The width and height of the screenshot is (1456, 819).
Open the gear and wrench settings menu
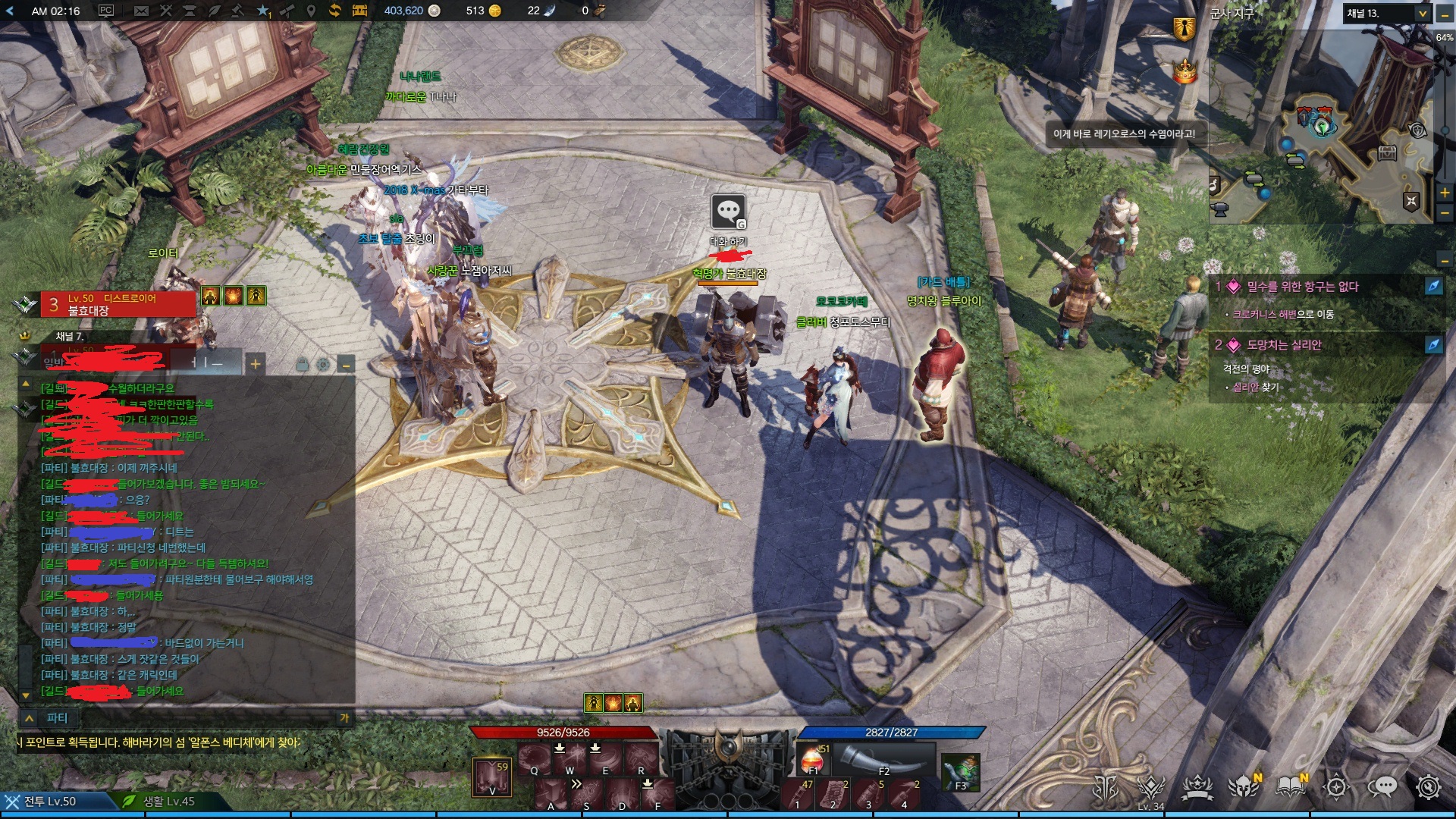point(1428,787)
